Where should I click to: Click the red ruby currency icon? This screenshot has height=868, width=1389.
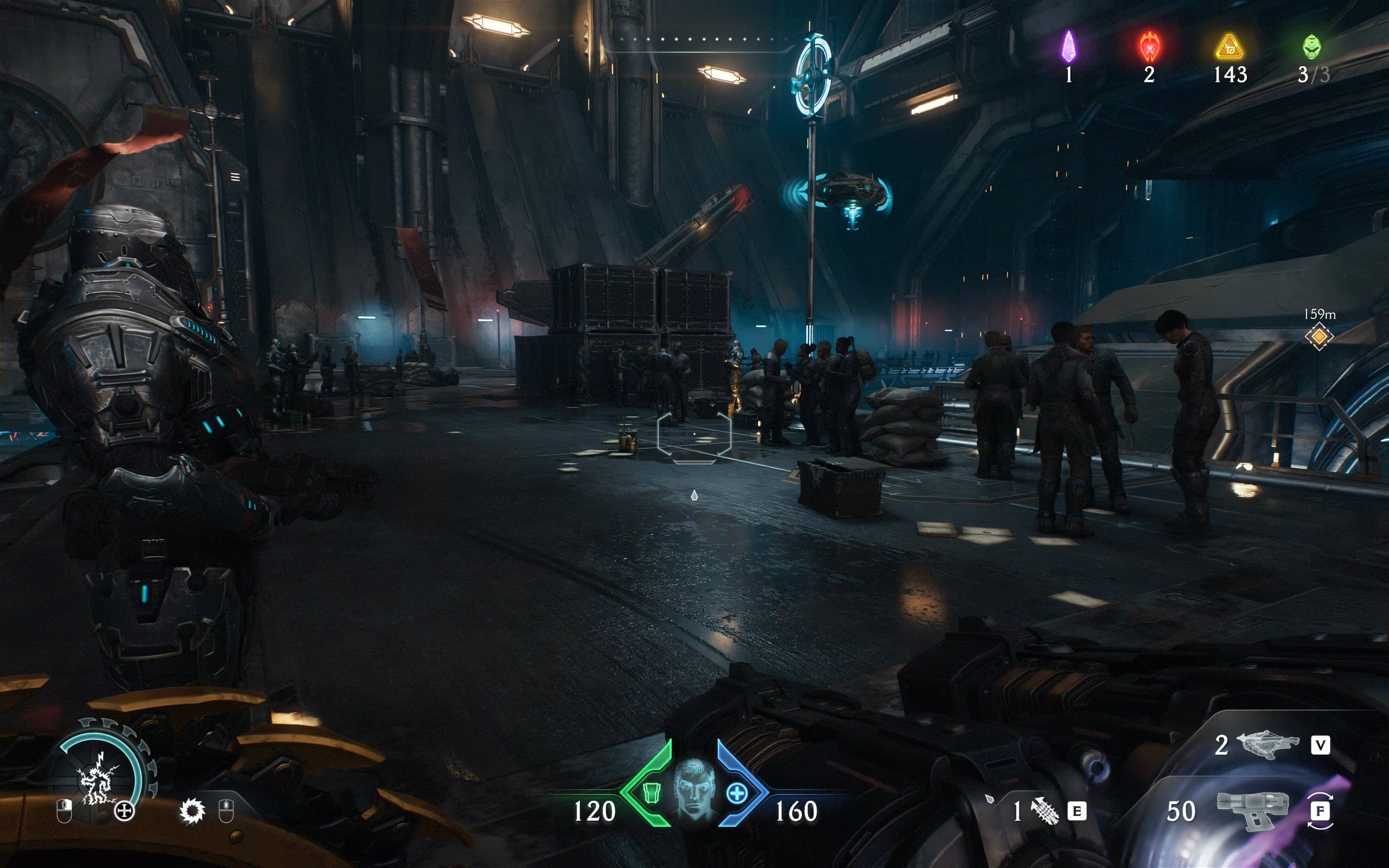[1150, 47]
